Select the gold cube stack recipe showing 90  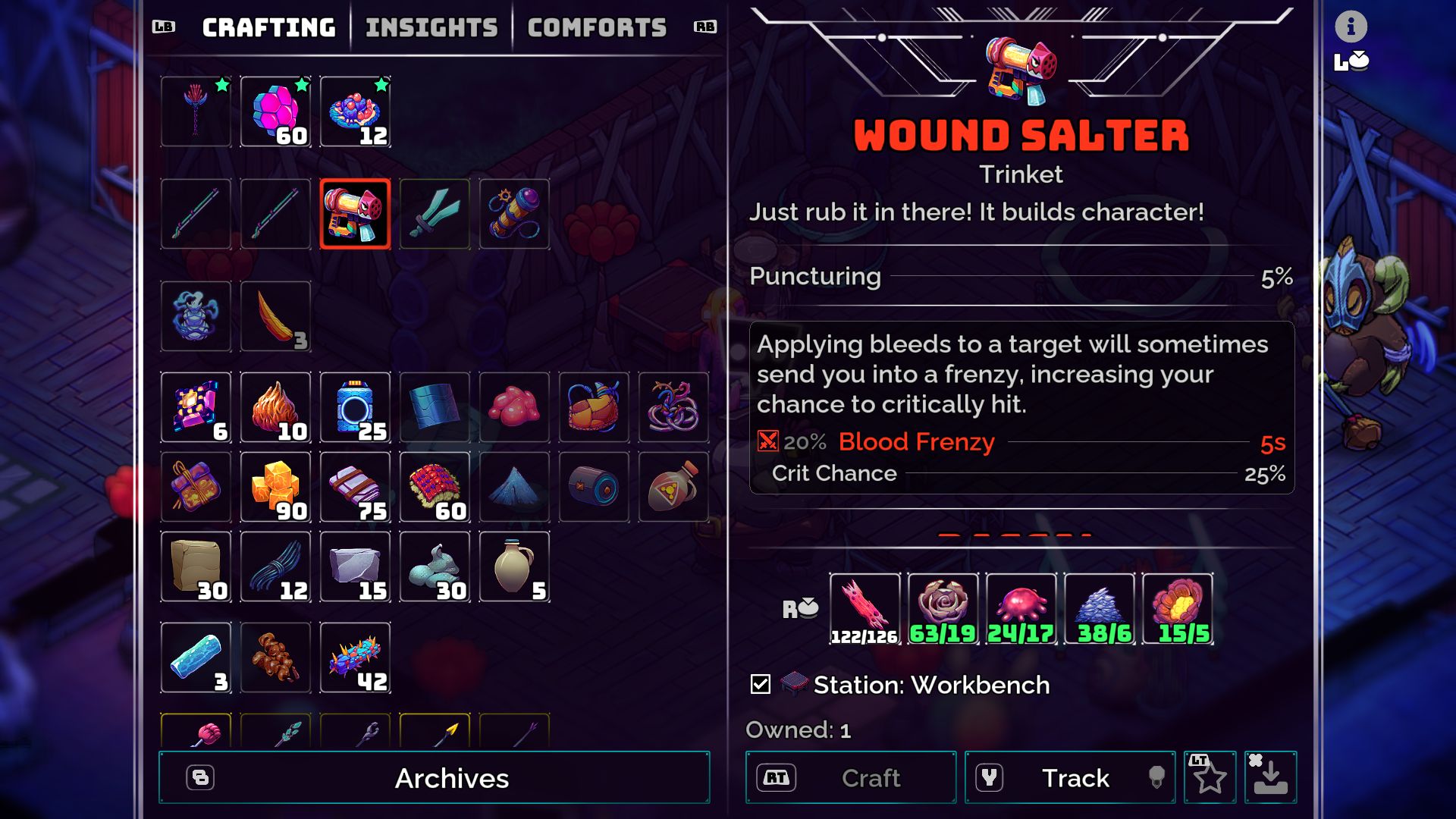point(275,487)
